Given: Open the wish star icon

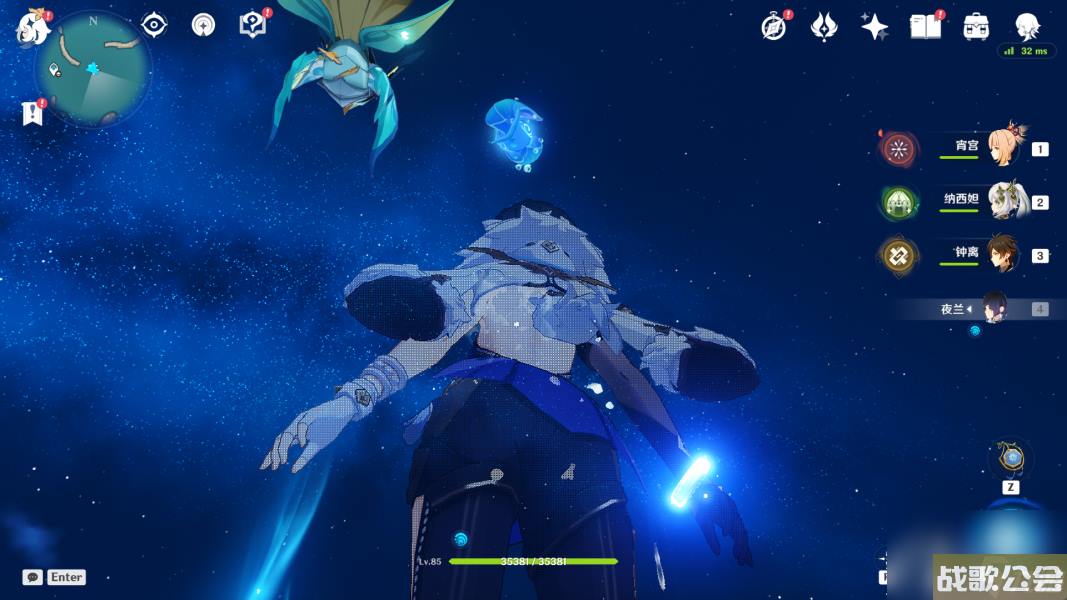Looking at the screenshot, I should (874, 27).
